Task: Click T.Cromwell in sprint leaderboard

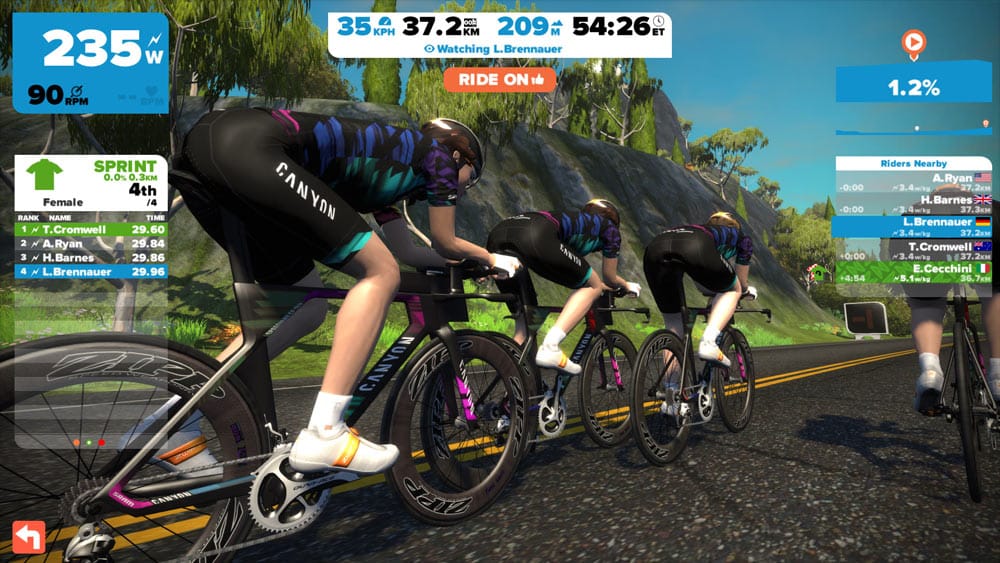Action: (90, 228)
